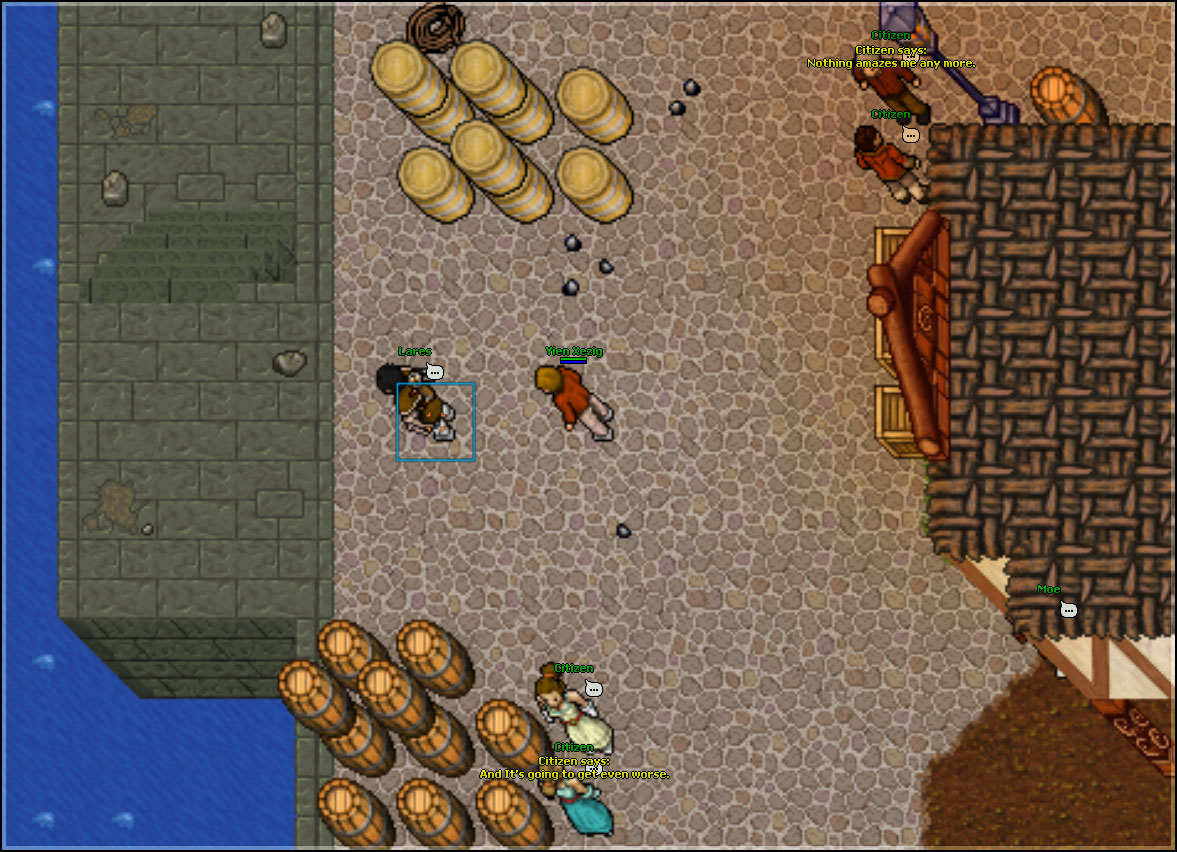Click the speech bubble icon beside Moe
Image resolution: width=1177 pixels, height=852 pixels.
1068,609
